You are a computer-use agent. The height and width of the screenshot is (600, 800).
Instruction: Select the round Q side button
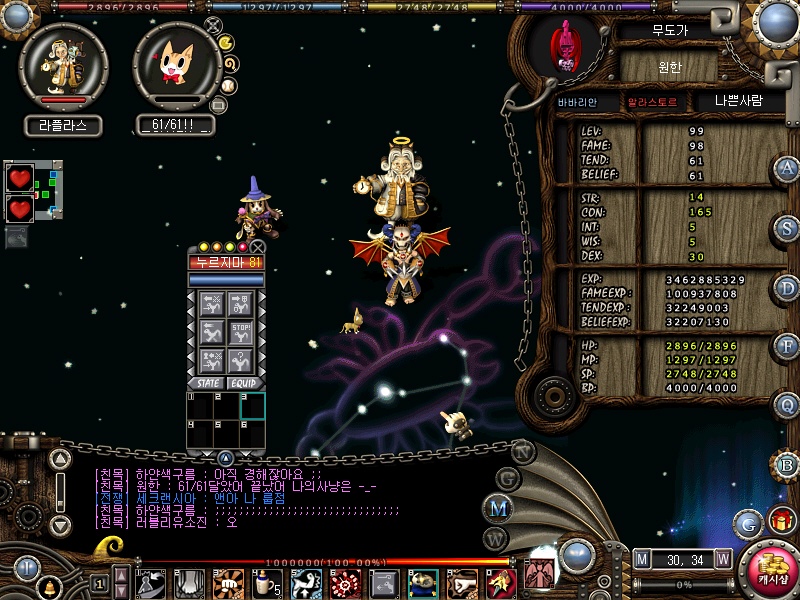(787, 406)
